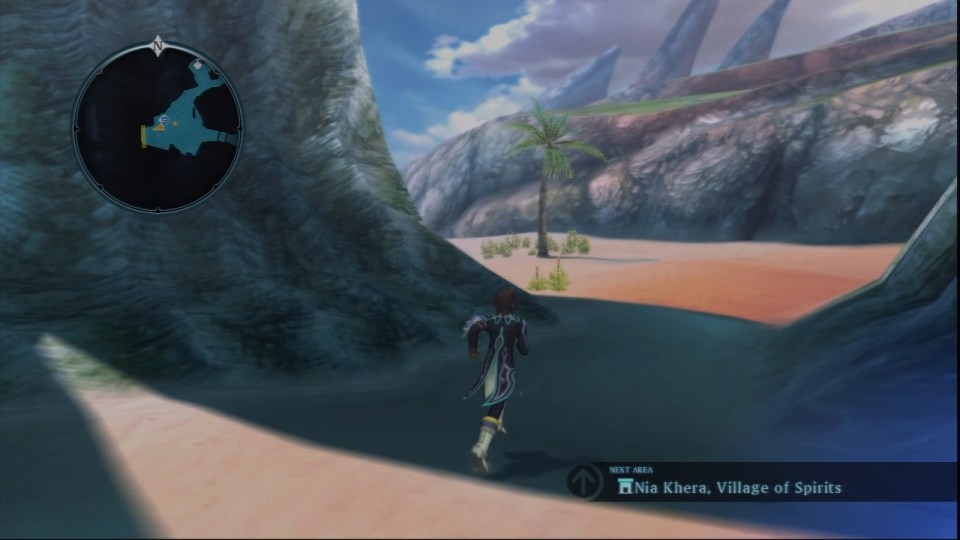Click the north compass marker on the minimap

[x=158, y=45]
